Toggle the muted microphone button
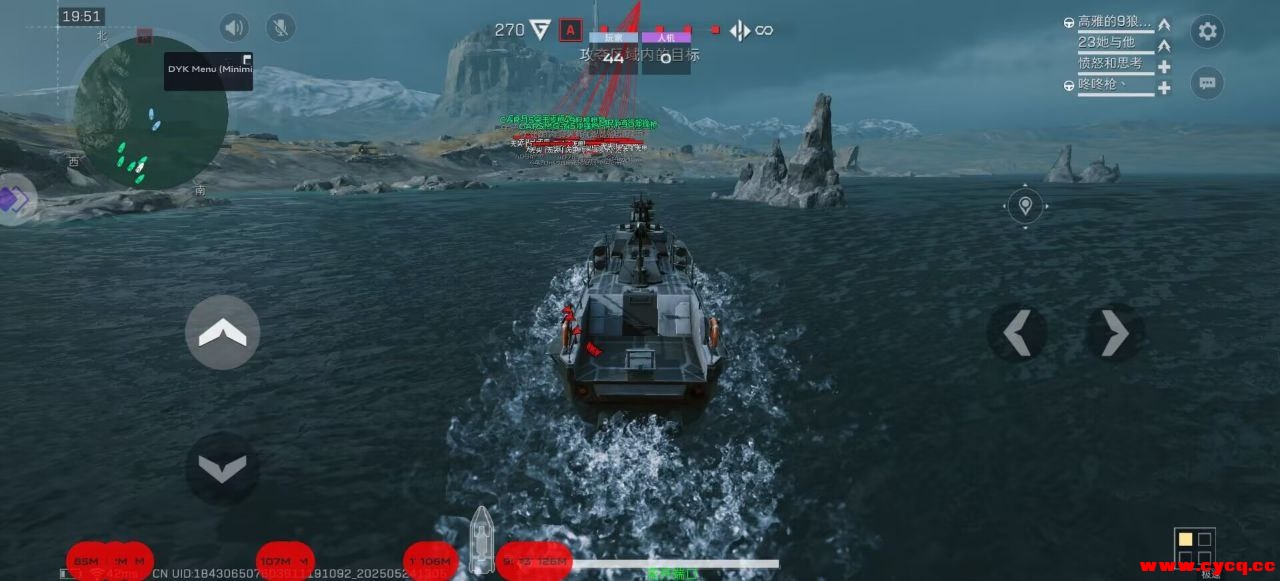The width and height of the screenshot is (1280, 581). [x=280, y=27]
